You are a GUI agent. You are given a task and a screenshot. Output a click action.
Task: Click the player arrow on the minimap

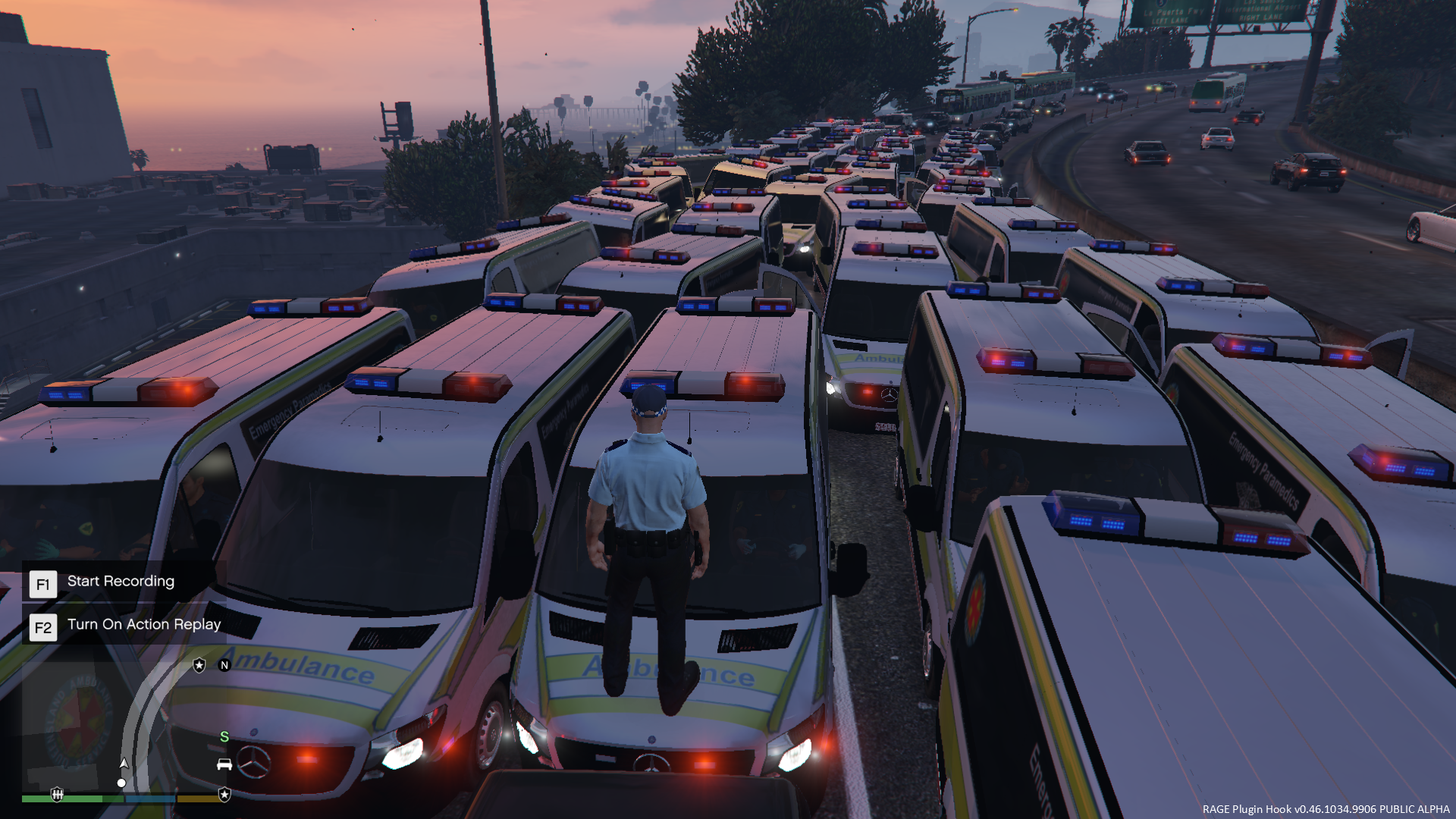(124, 763)
